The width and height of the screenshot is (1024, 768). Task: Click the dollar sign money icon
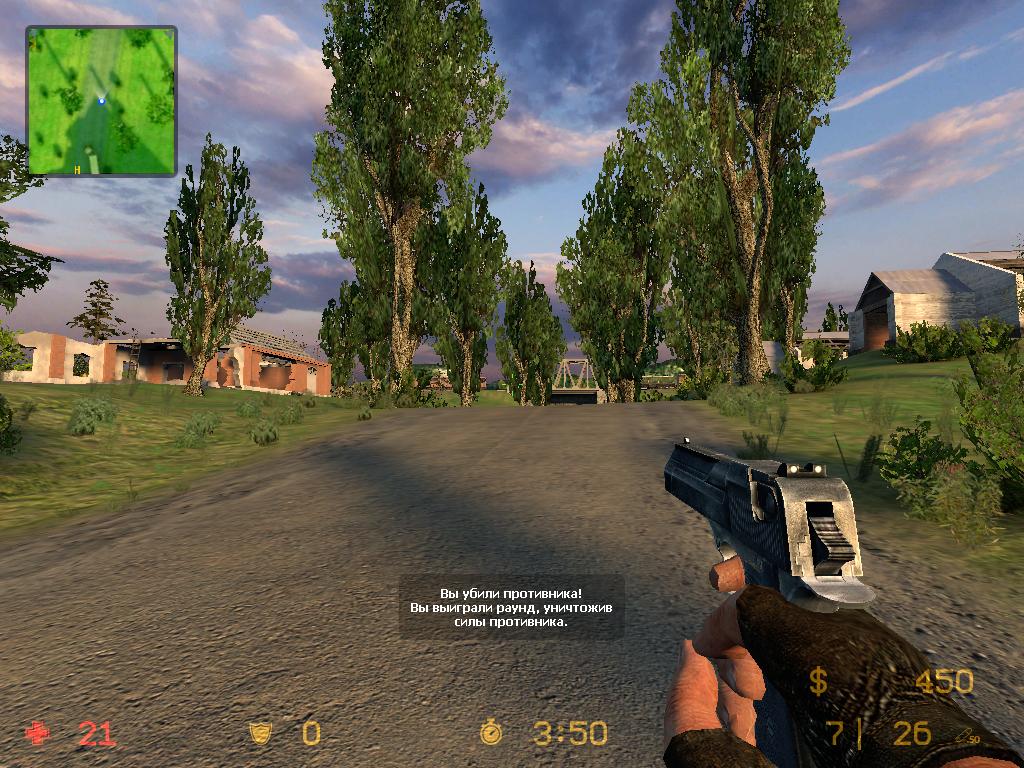coord(818,682)
